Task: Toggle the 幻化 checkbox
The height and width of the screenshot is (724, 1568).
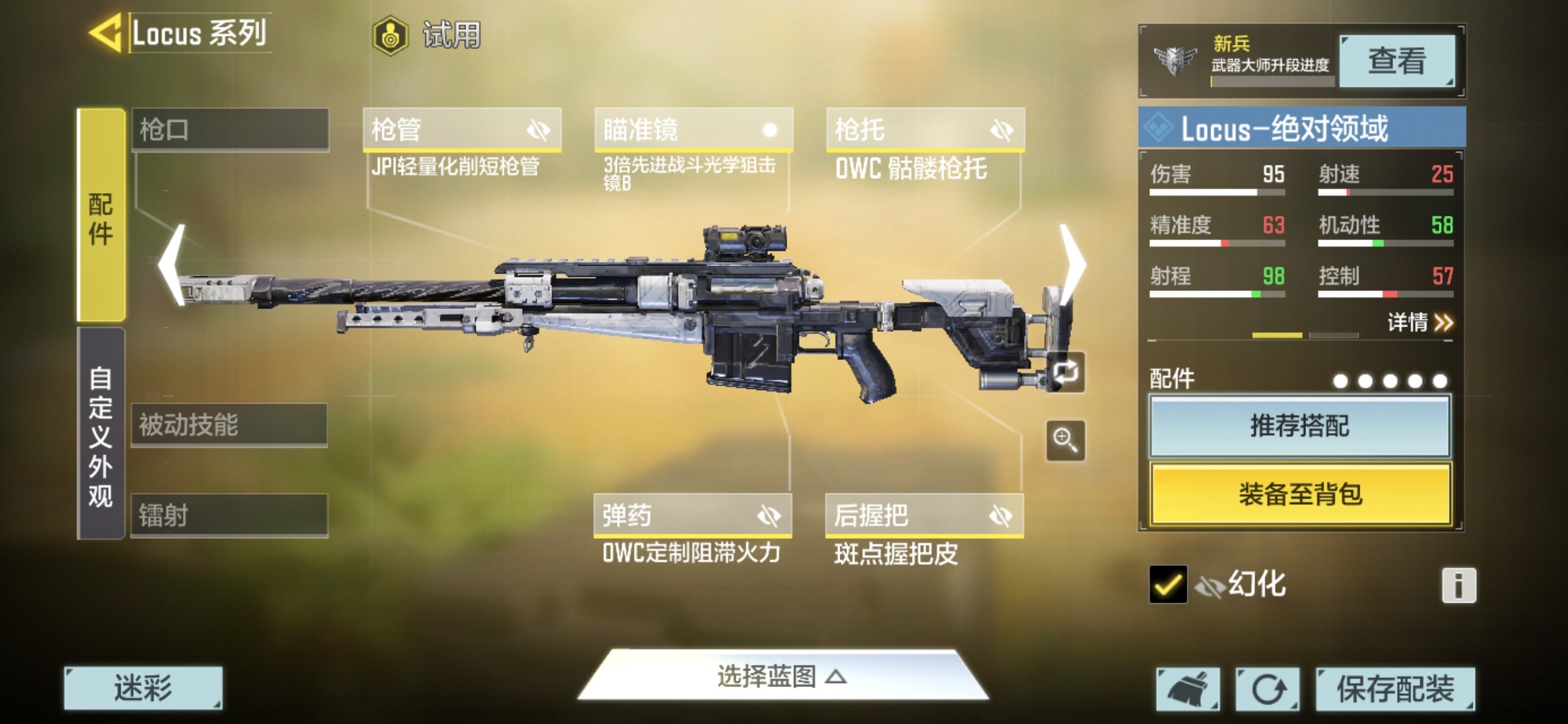Action: [x=1167, y=585]
